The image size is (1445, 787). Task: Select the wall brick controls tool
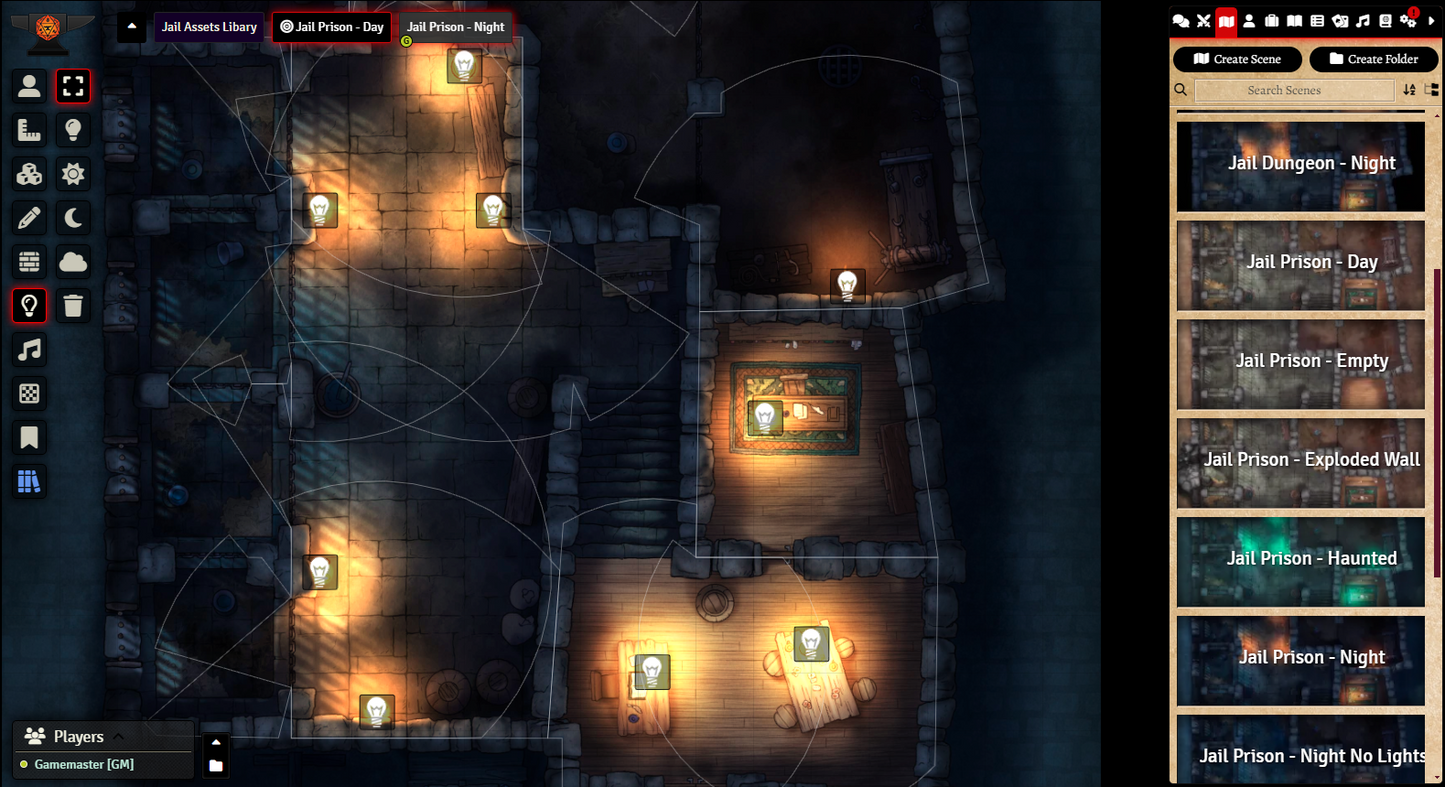point(29,262)
